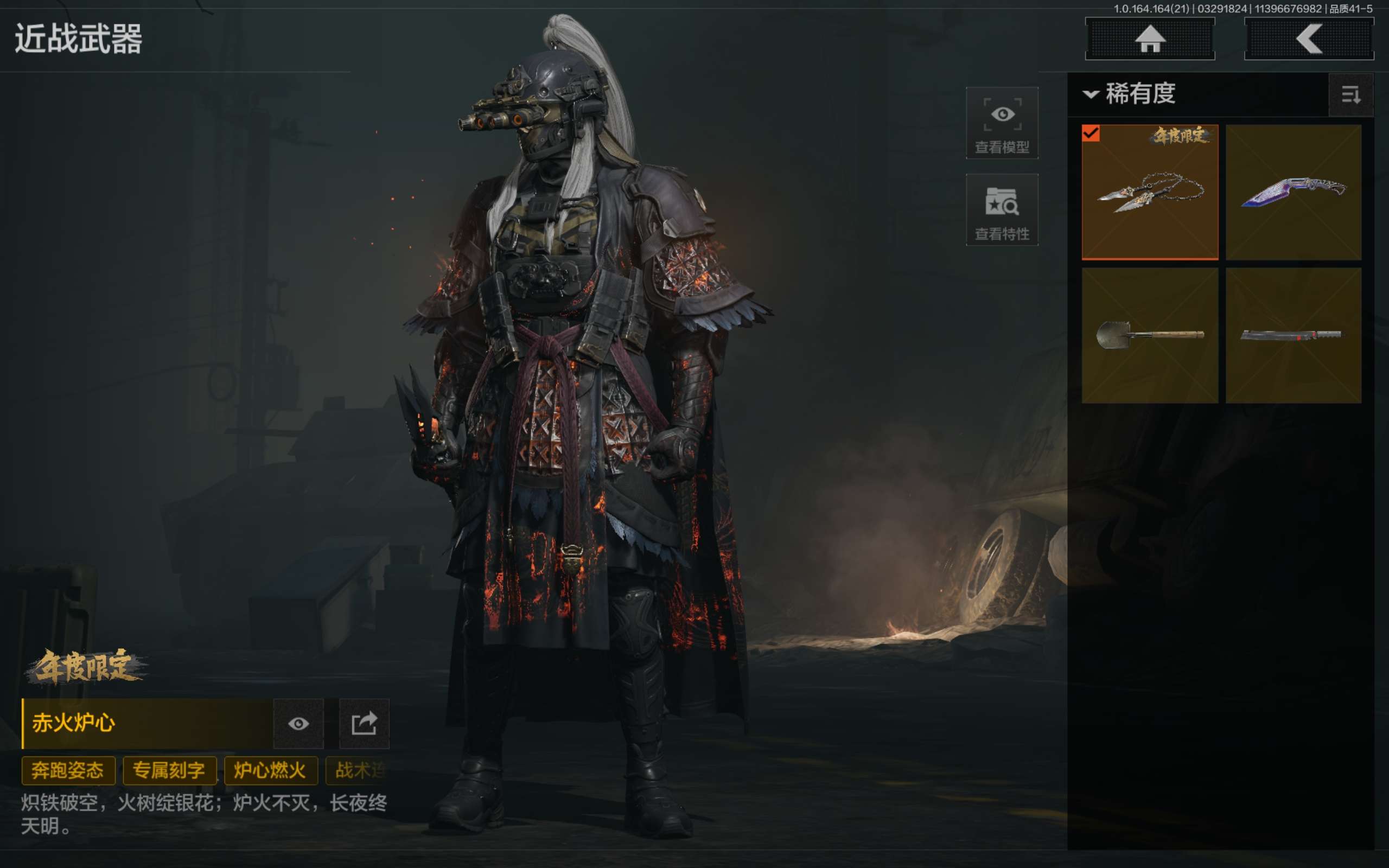Share the 赤火炉心 skin
Image resolution: width=1389 pixels, height=868 pixels.
pyautogui.click(x=364, y=723)
